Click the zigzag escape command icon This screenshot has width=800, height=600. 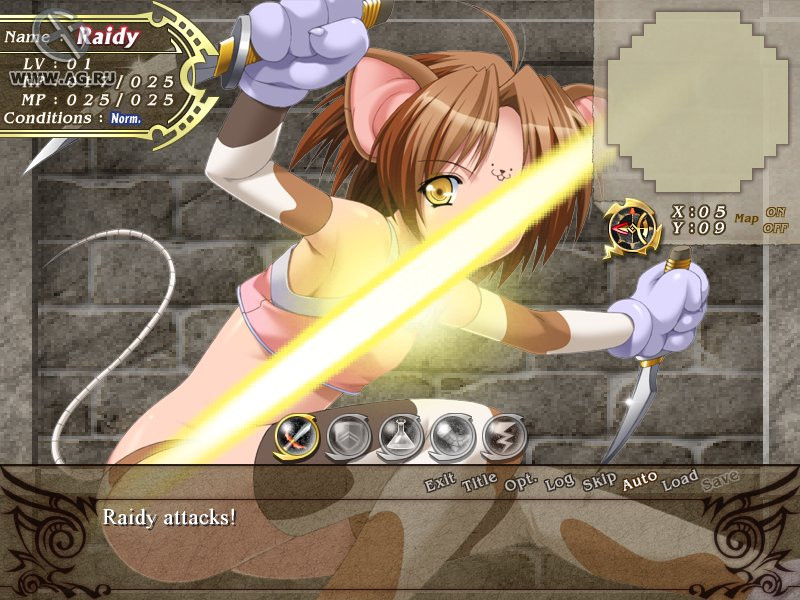[503, 435]
